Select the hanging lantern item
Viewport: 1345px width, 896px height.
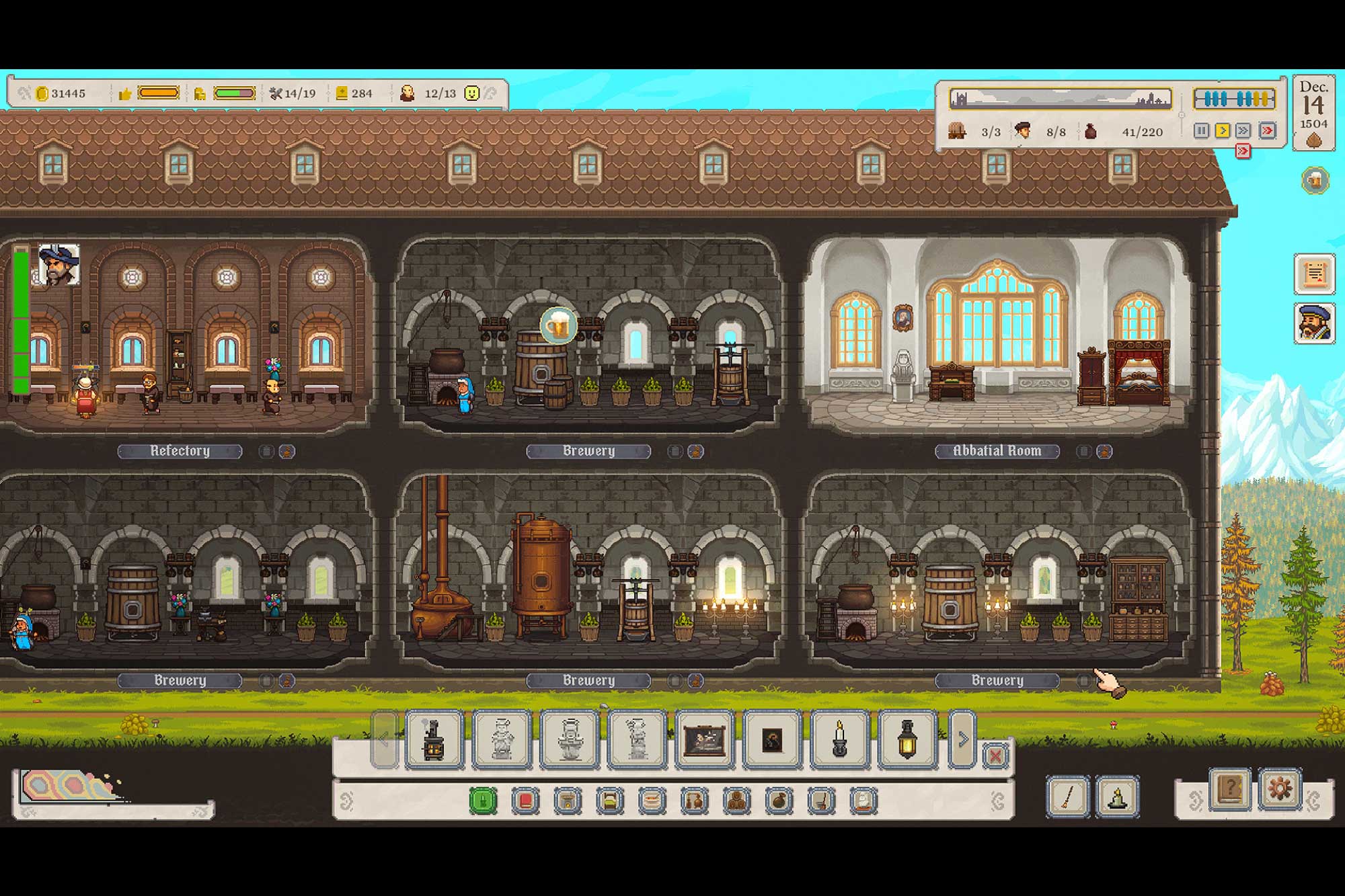907,739
